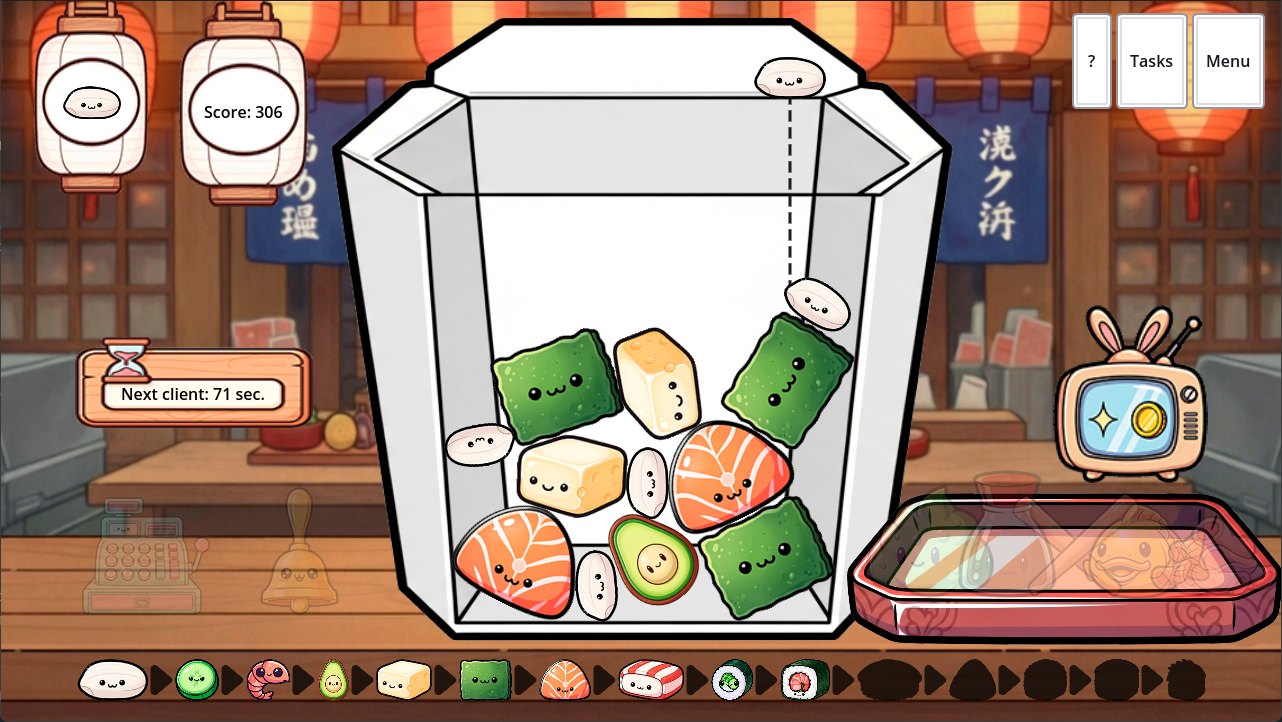Open the Menu

1227,61
